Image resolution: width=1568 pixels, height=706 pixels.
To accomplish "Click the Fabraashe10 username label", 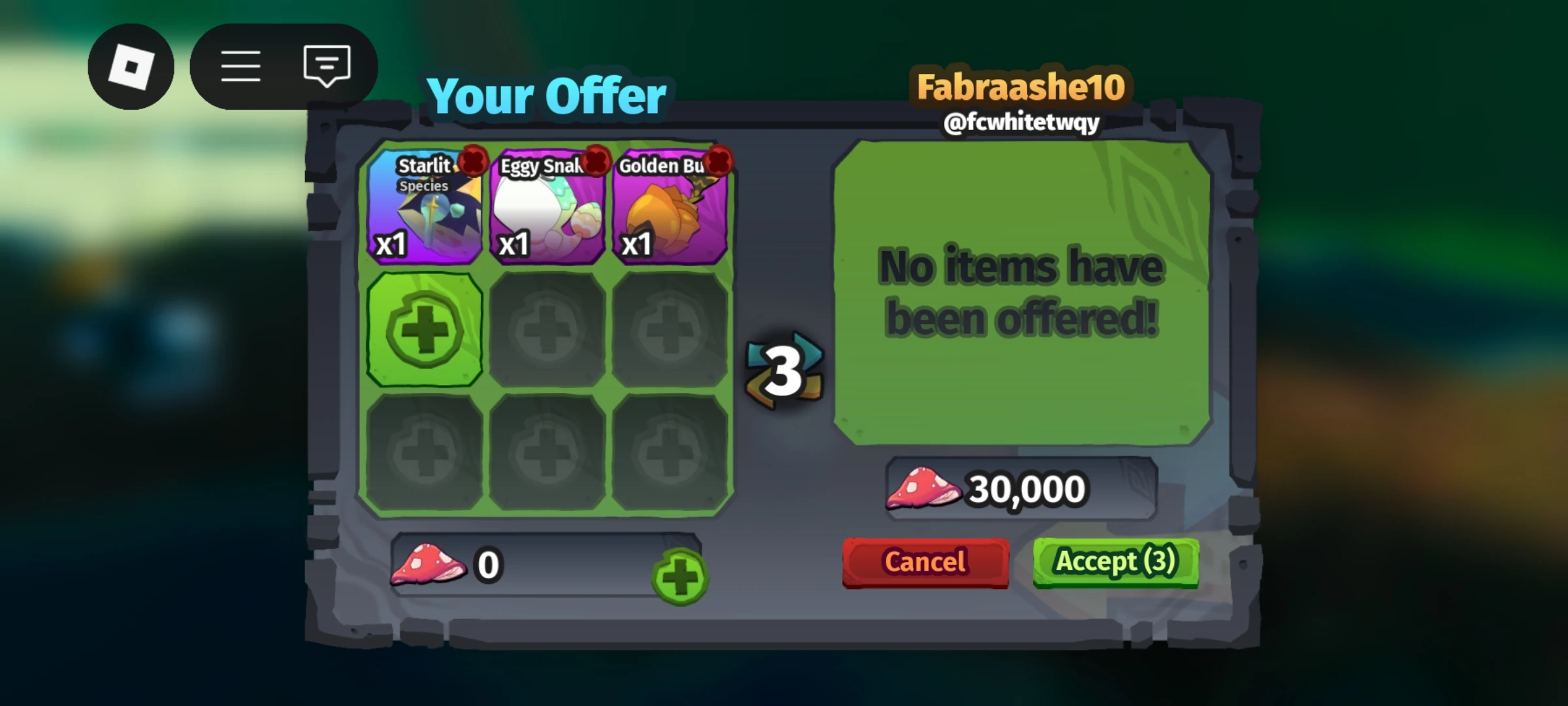I will tap(1021, 85).
